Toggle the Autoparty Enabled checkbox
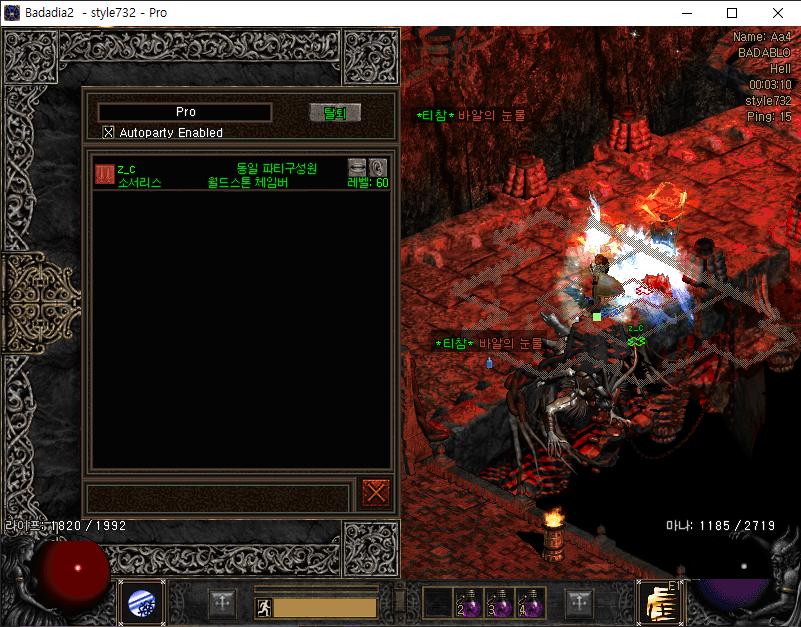801x627 pixels. click(109, 132)
